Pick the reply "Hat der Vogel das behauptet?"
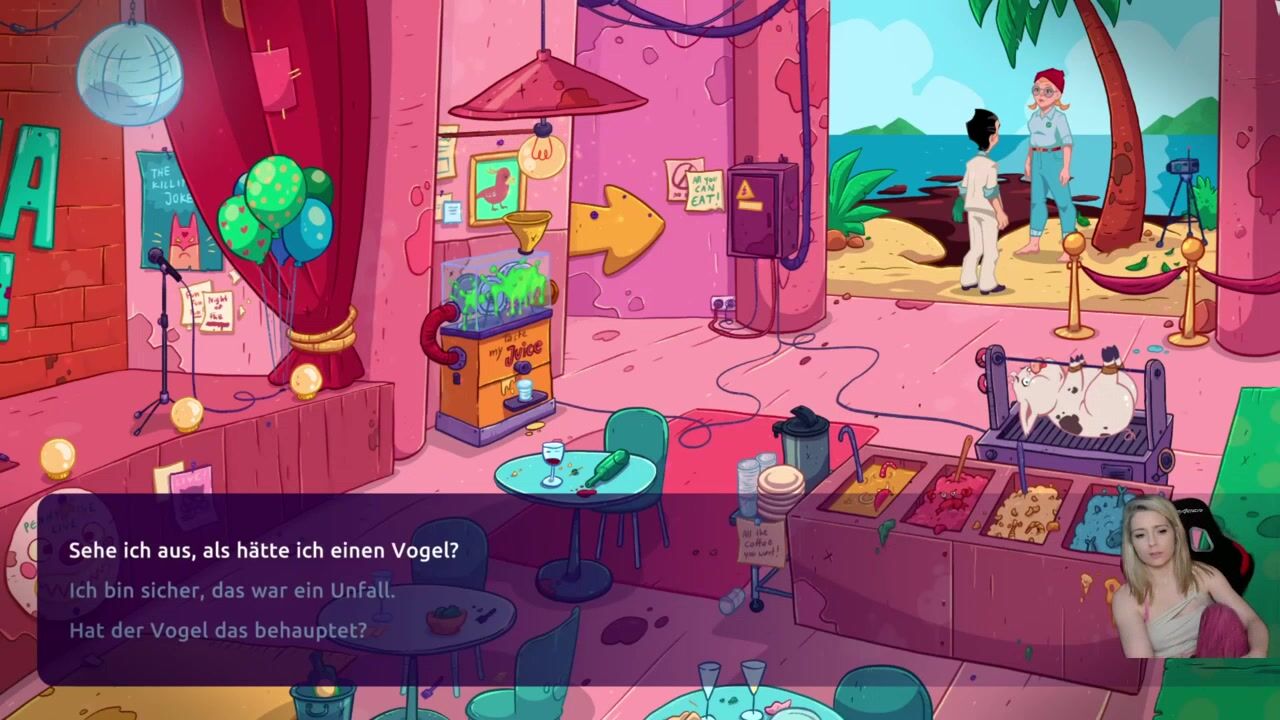The height and width of the screenshot is (720, 1280). (x=218, y=631)
